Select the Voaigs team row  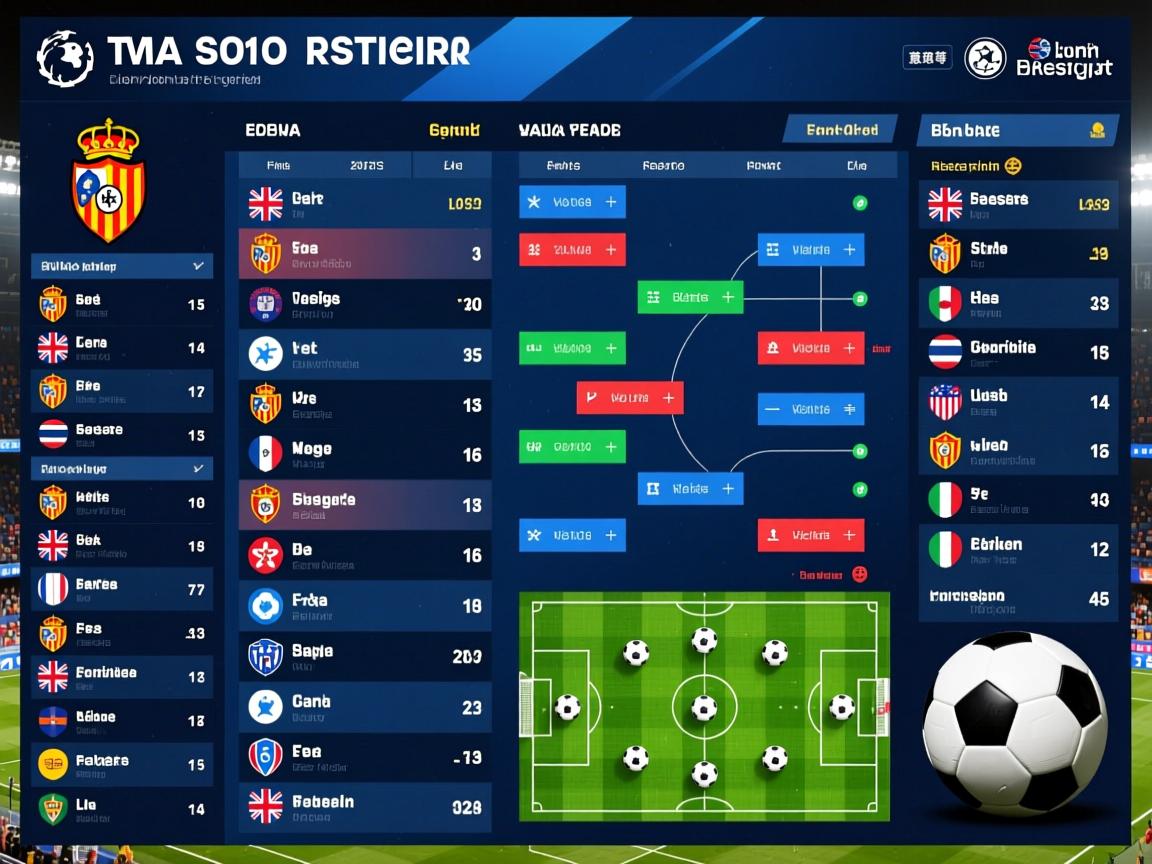point(364,304)
